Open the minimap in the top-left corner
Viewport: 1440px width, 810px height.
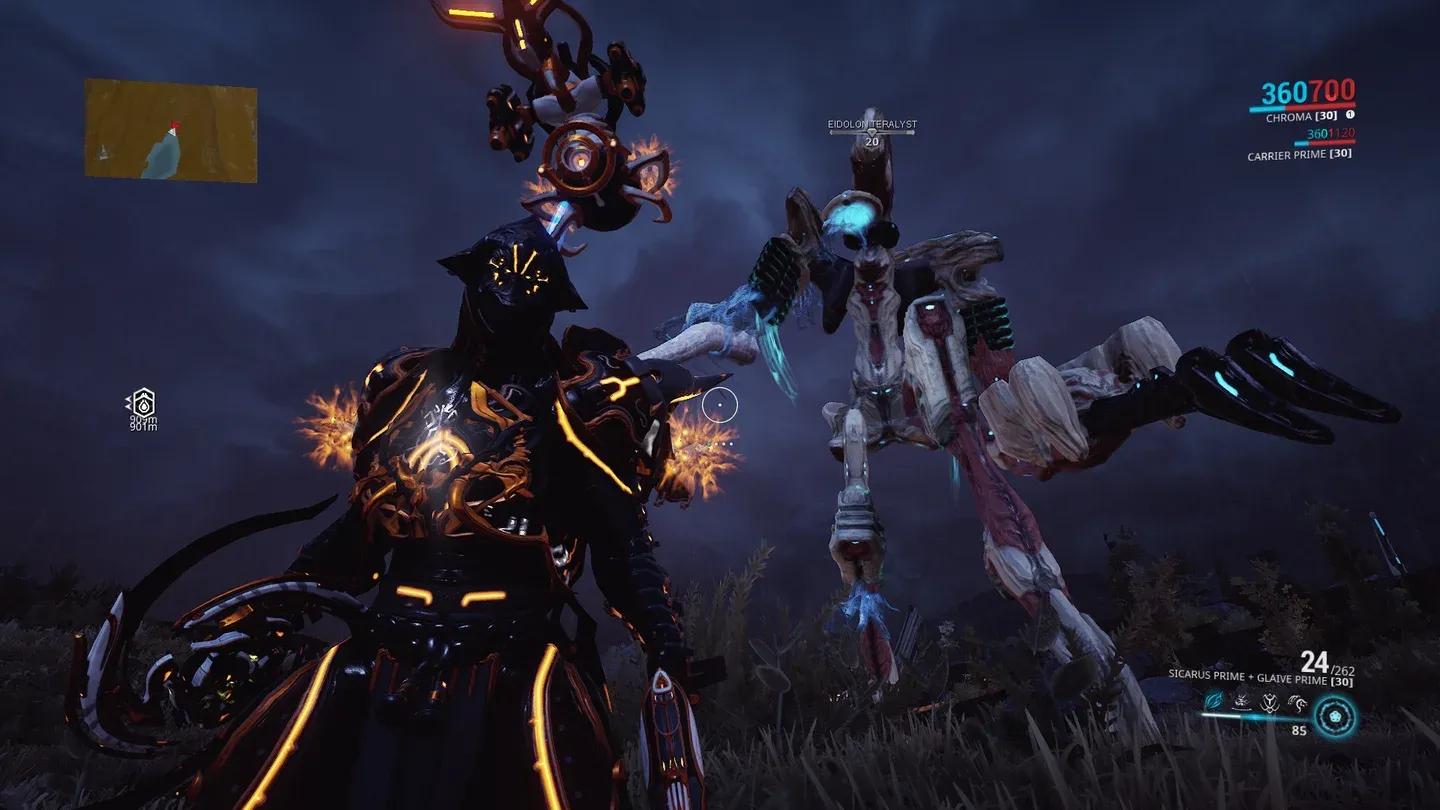168,128
